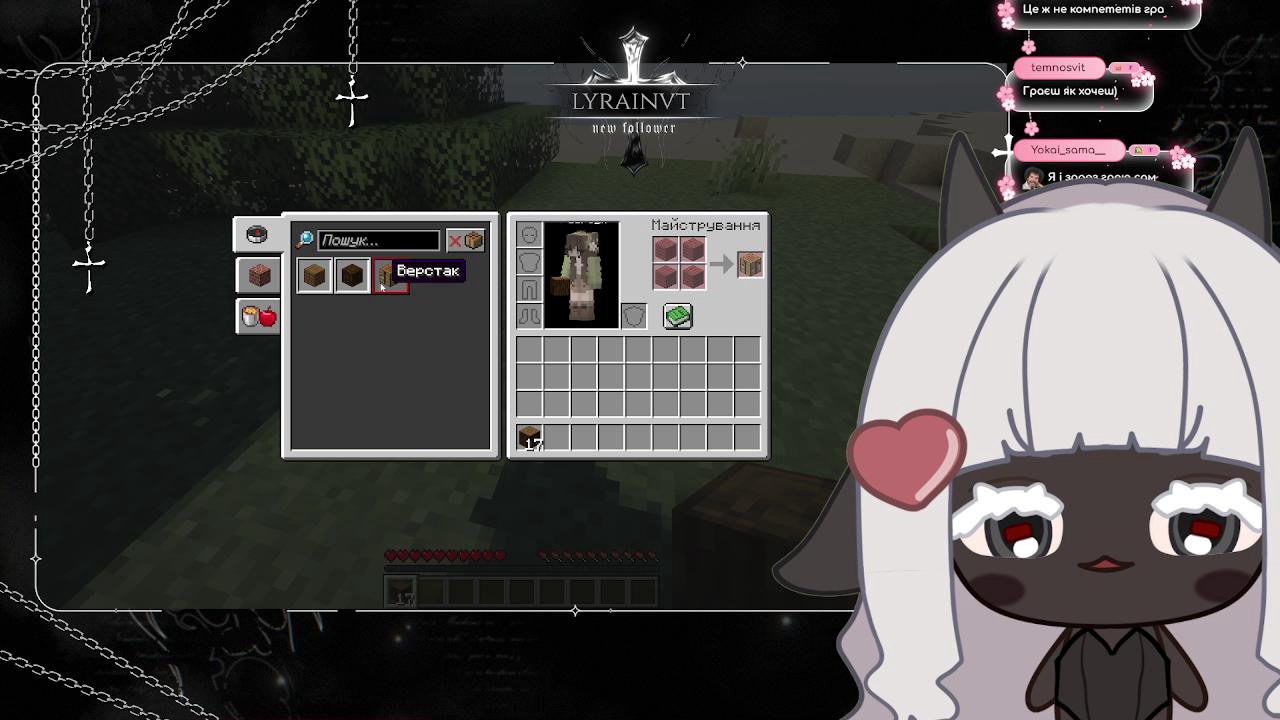Click the chestplate armor slot
This screenshot has height=720, width=1280.
coord(528,262)
